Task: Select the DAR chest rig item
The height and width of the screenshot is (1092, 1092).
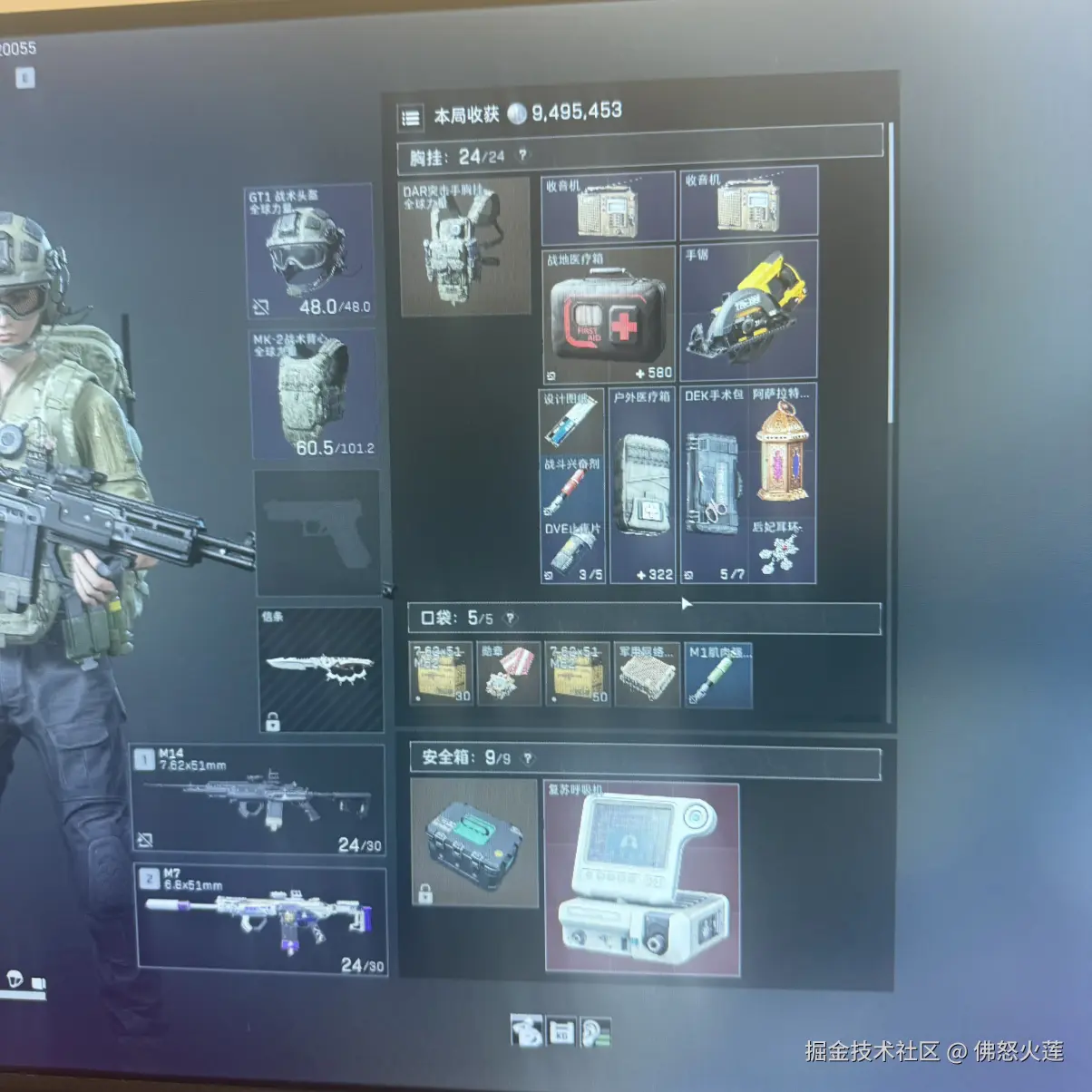Action: pyautogui.click(x=464, y=247)
